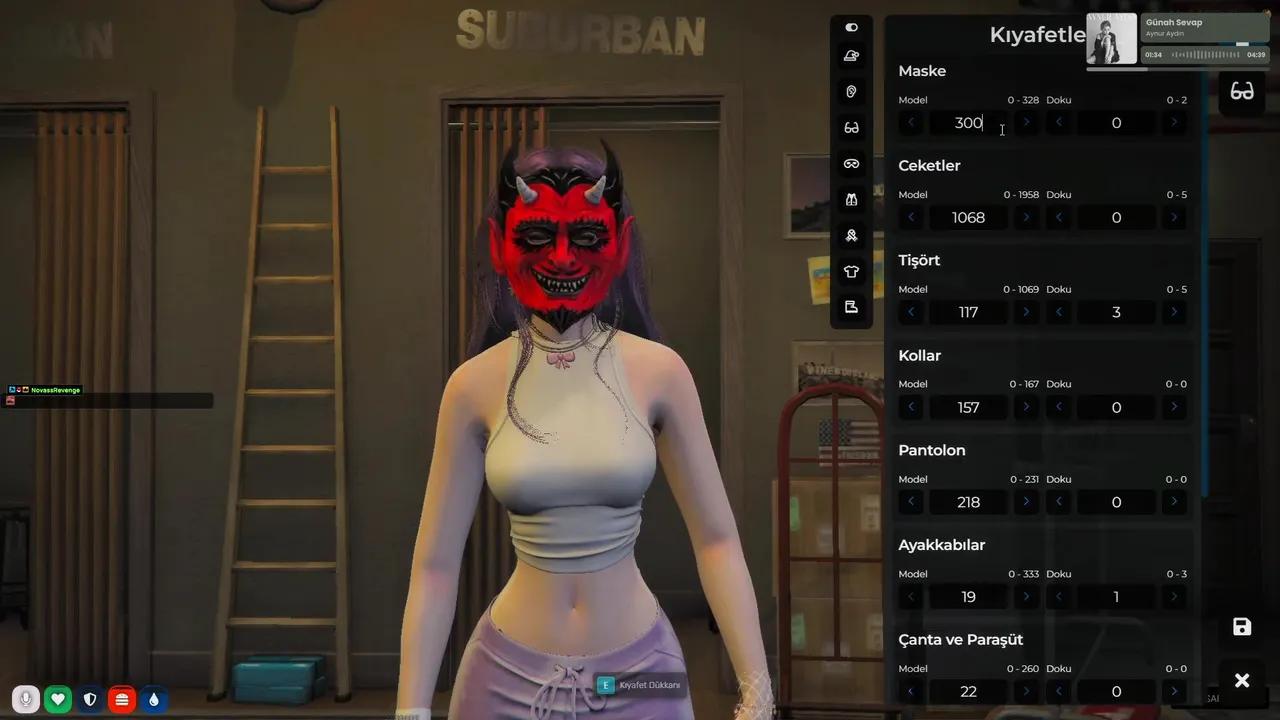Click the large glasses icon beside the panel
The height and width of the screenshot is (720, 1280).
(x=1242, y=91)
